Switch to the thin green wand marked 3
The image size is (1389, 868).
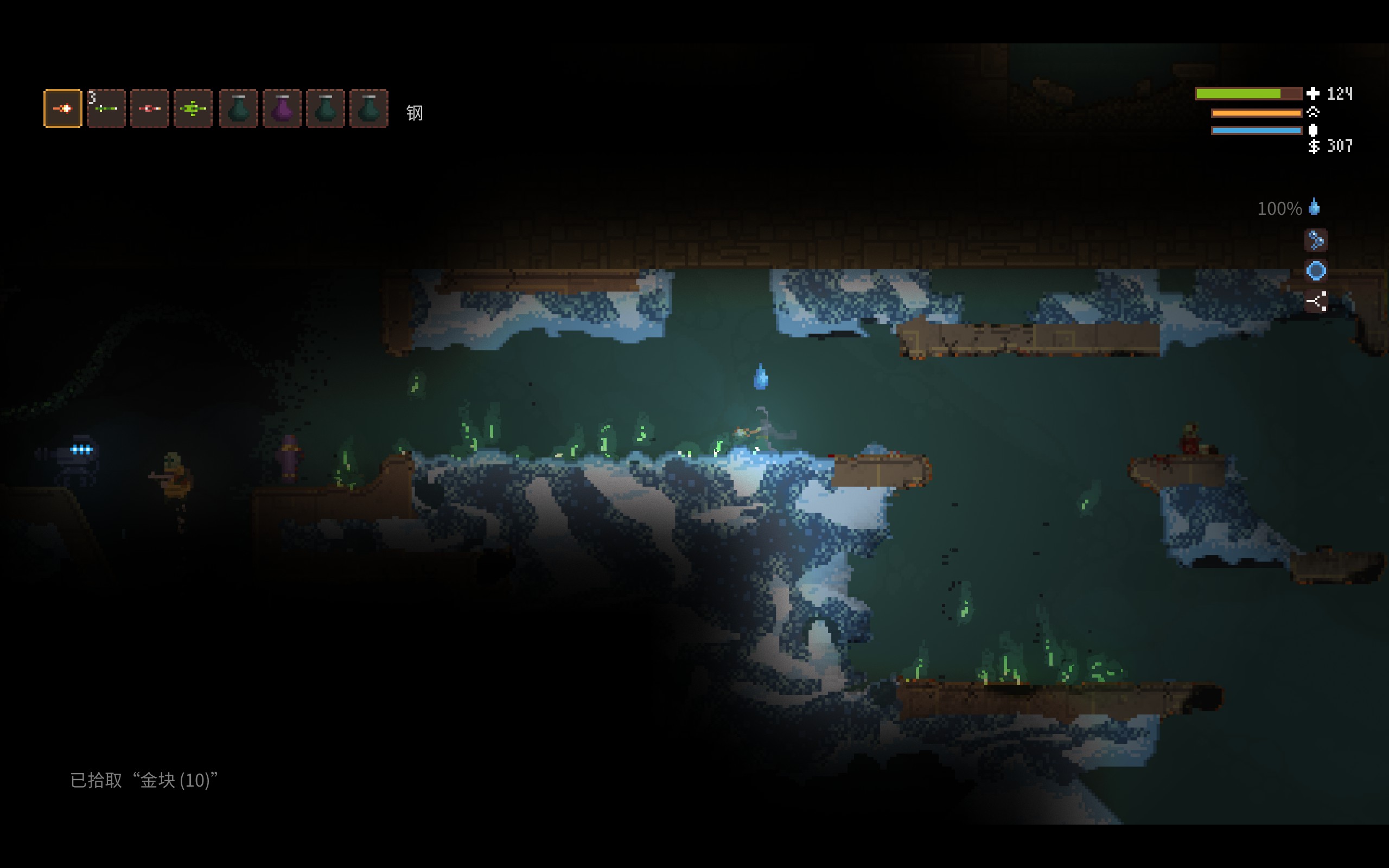tap(106, 108)
